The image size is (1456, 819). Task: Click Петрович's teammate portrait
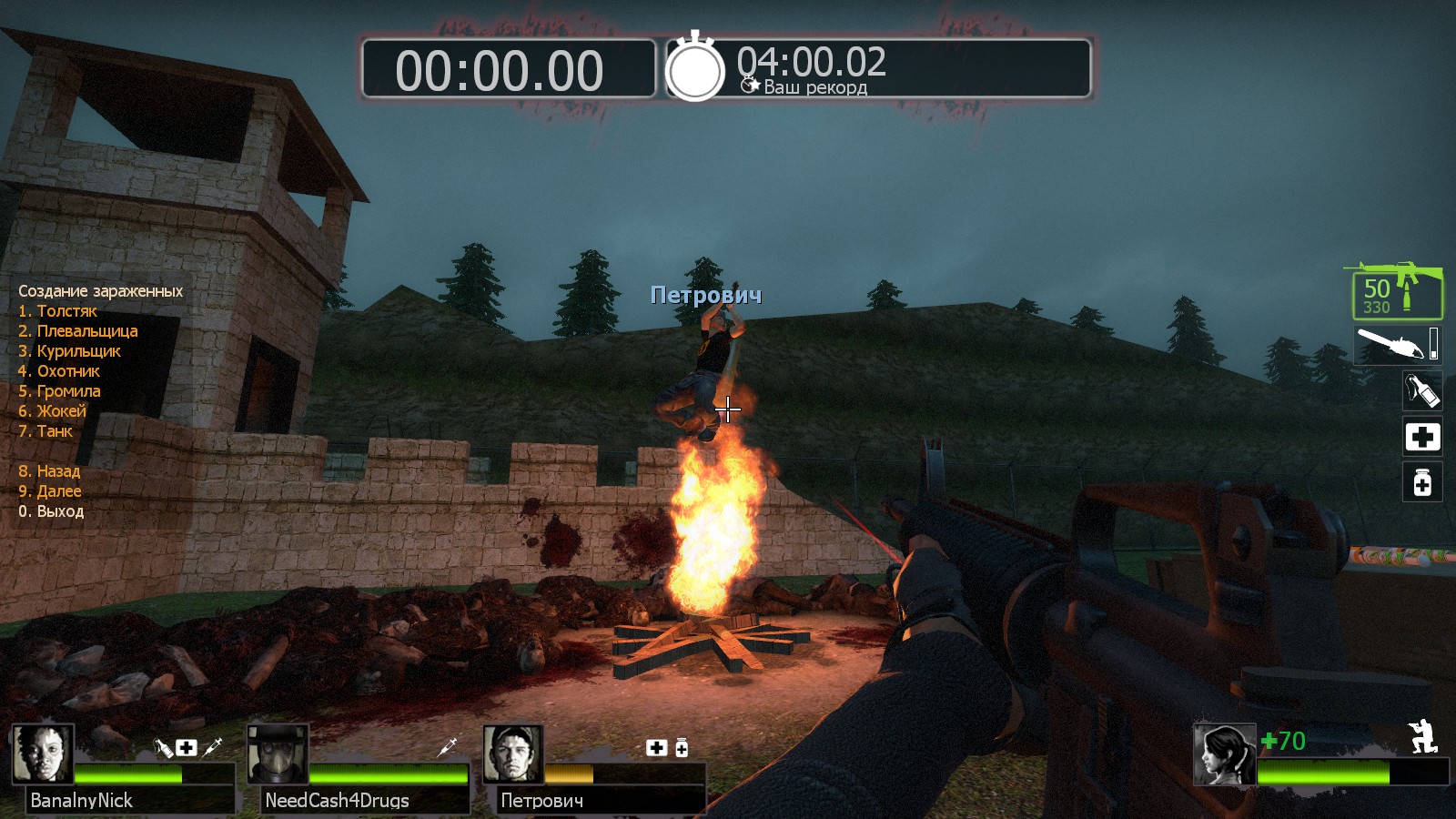coord(513,753)
